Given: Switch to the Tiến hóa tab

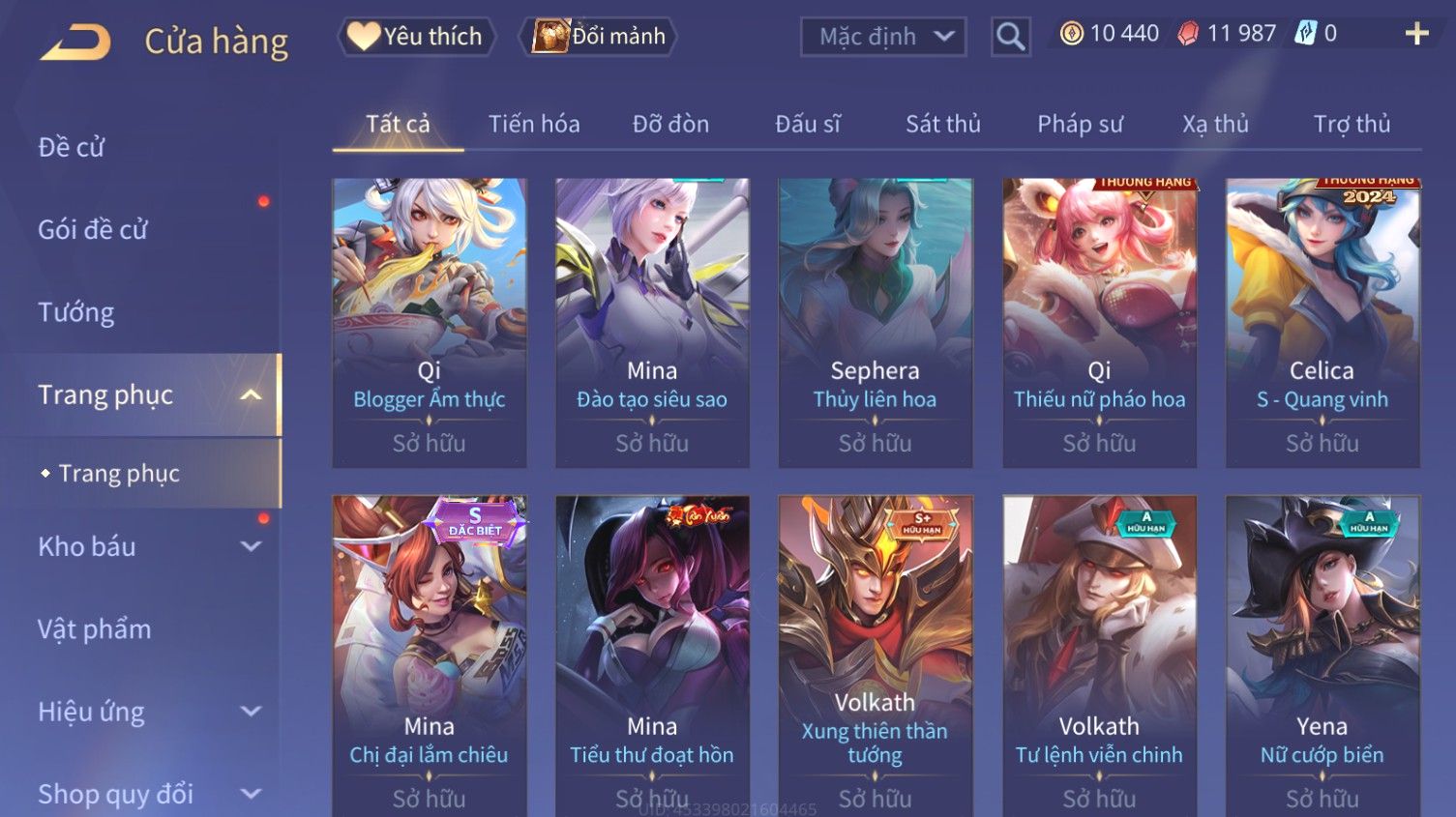Looking at the screenshot, I should pos(534,124).
